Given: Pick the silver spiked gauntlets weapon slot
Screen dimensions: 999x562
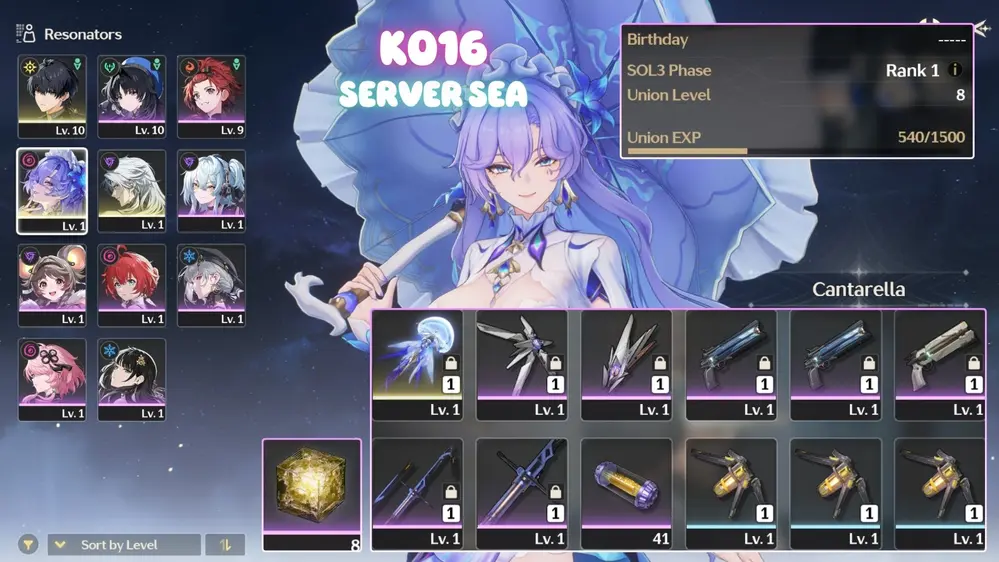Looking at the screenshot, I should tap(626, 364).
